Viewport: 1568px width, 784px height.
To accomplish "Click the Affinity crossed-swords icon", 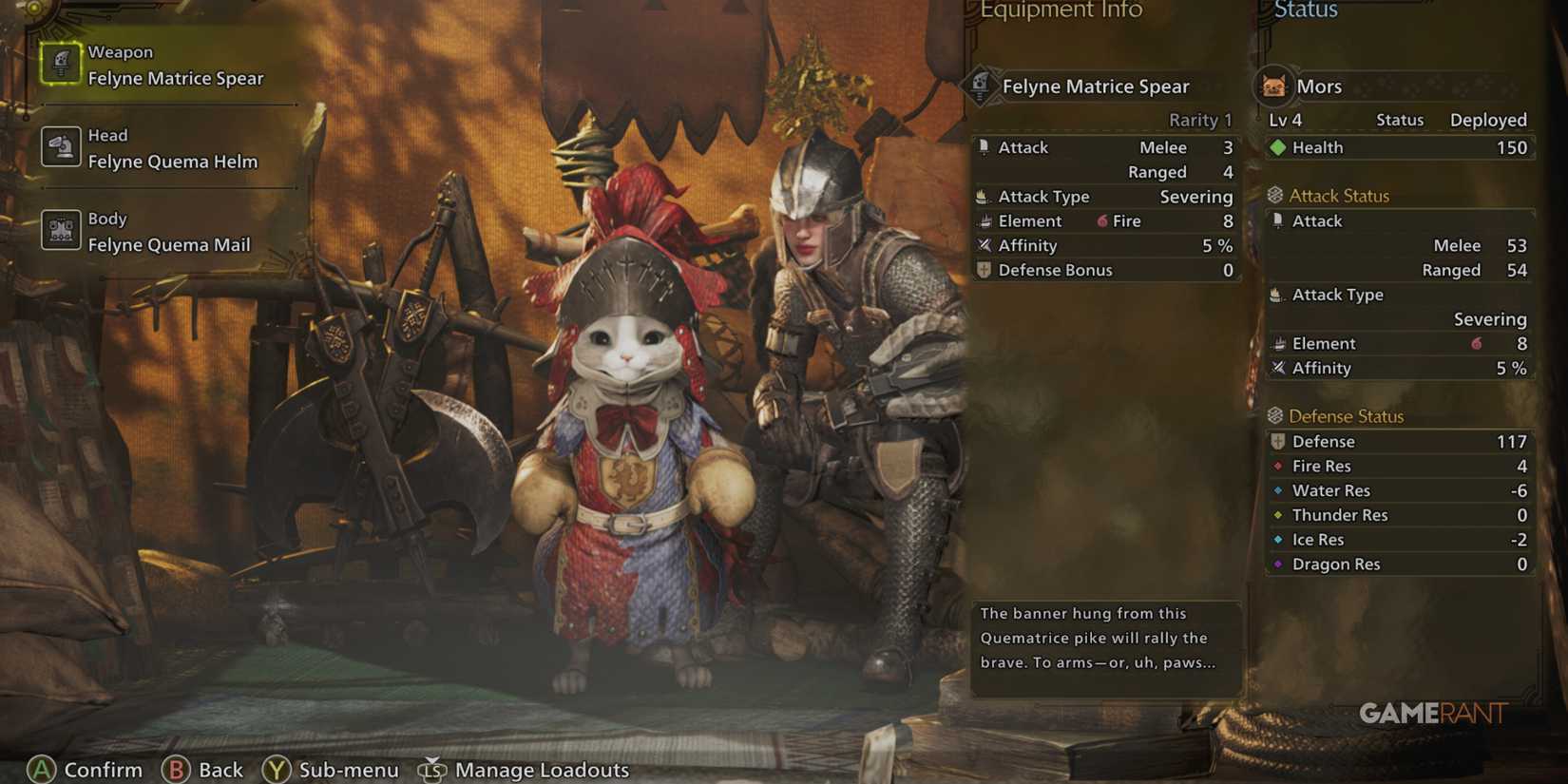I will (x=985, y=245).
